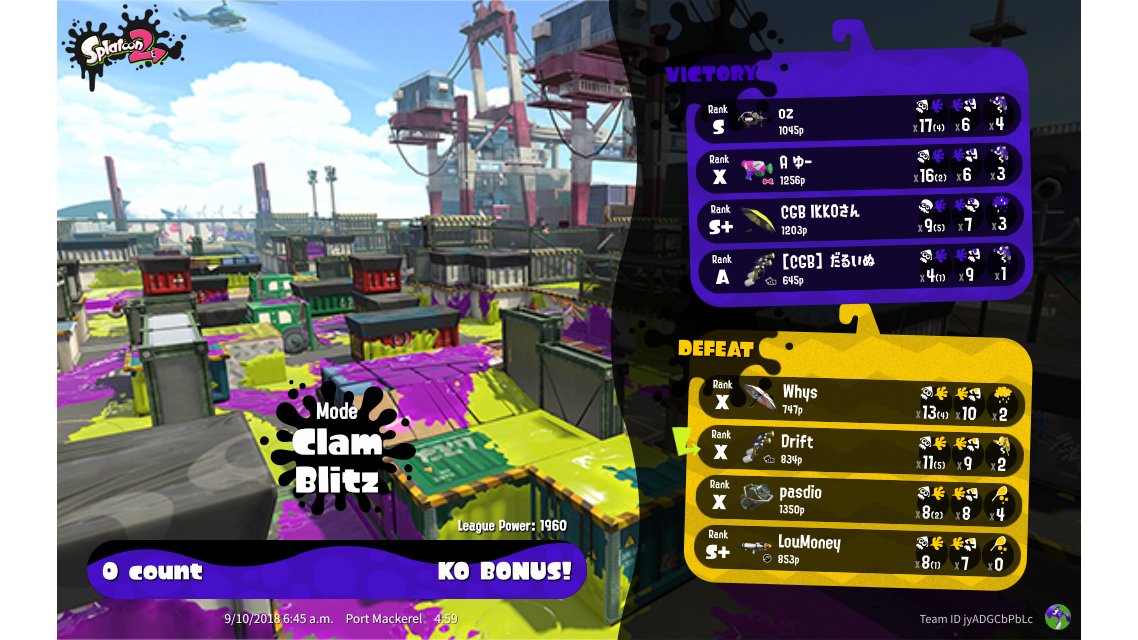Open the rank X player A ゆー row
Image resolution: width=1138 pixels, height=640 pixels.
(858, 166)
